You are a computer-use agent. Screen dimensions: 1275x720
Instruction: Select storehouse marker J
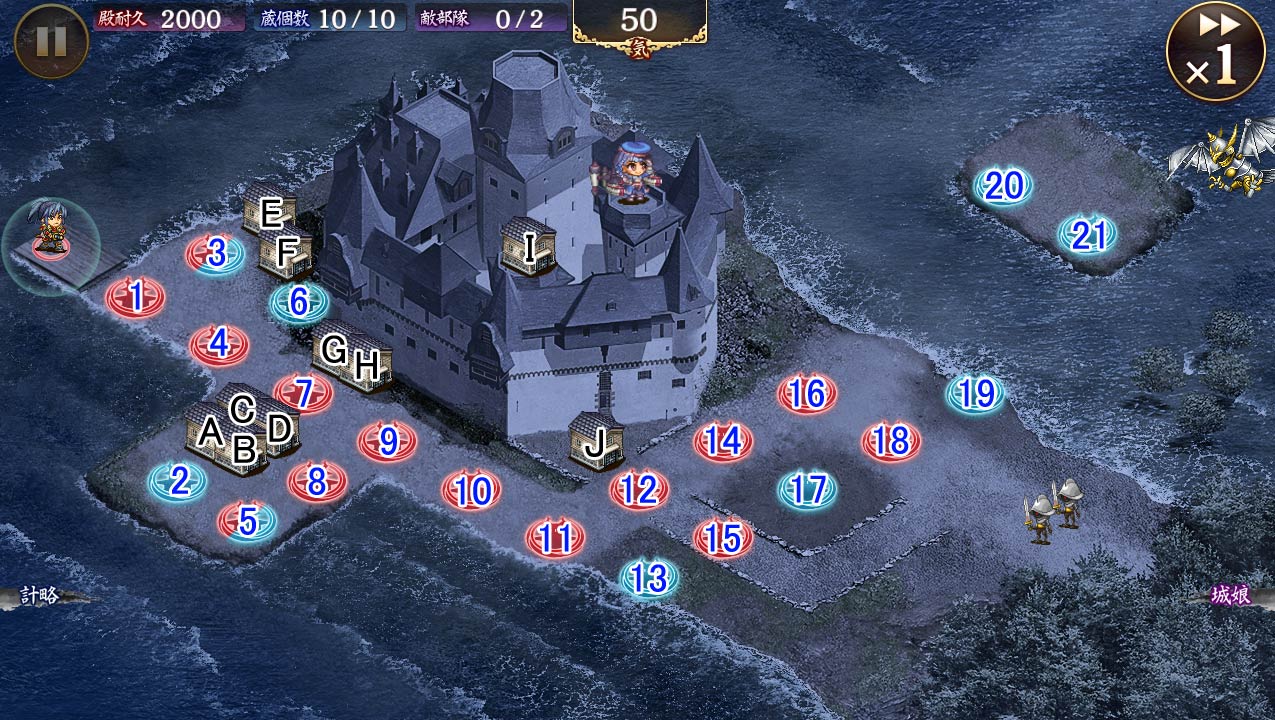click(596, 441)
